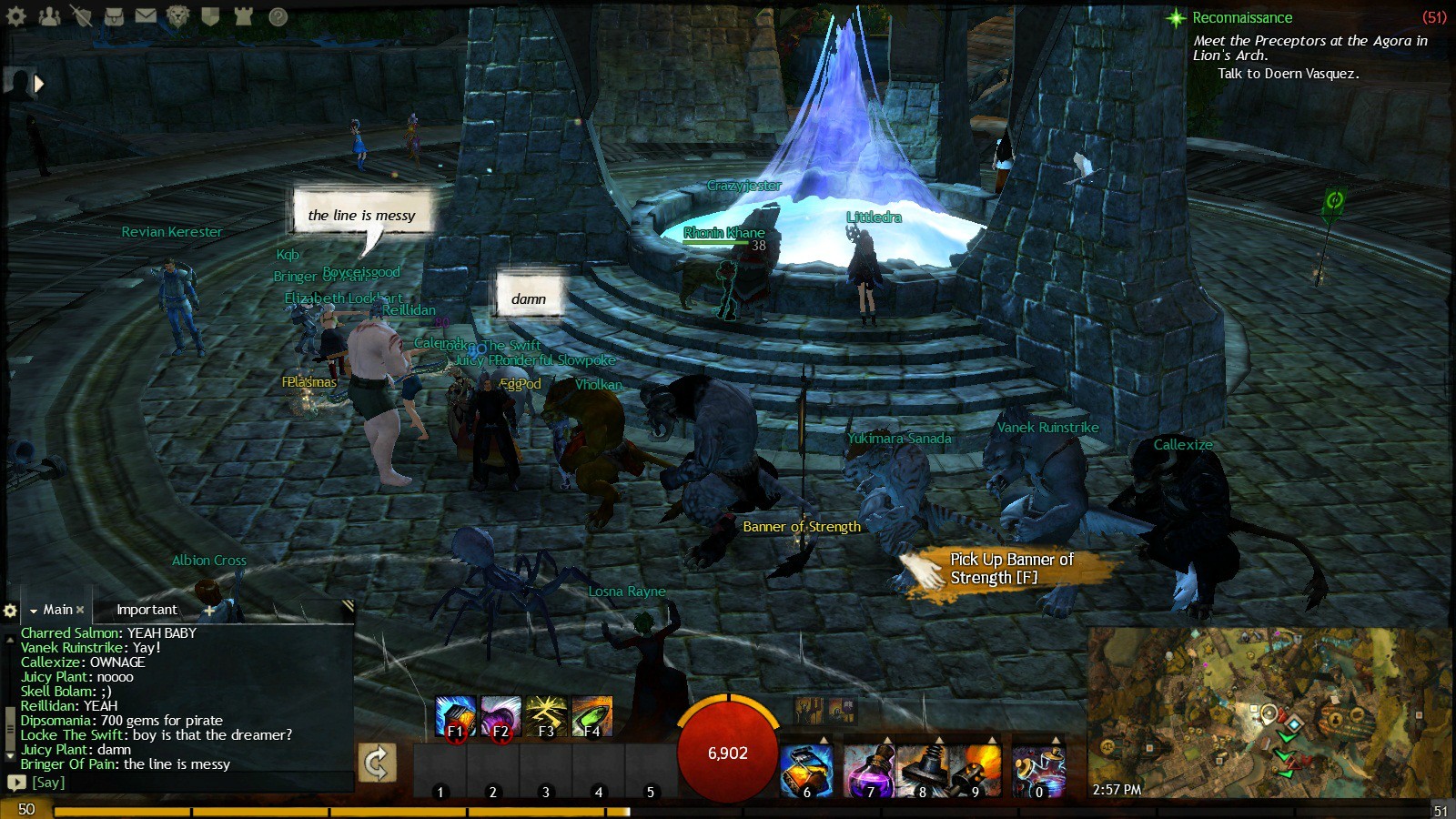
Task: Activate the F4 green vial toolbelt skill
Action: click(591, 717)
